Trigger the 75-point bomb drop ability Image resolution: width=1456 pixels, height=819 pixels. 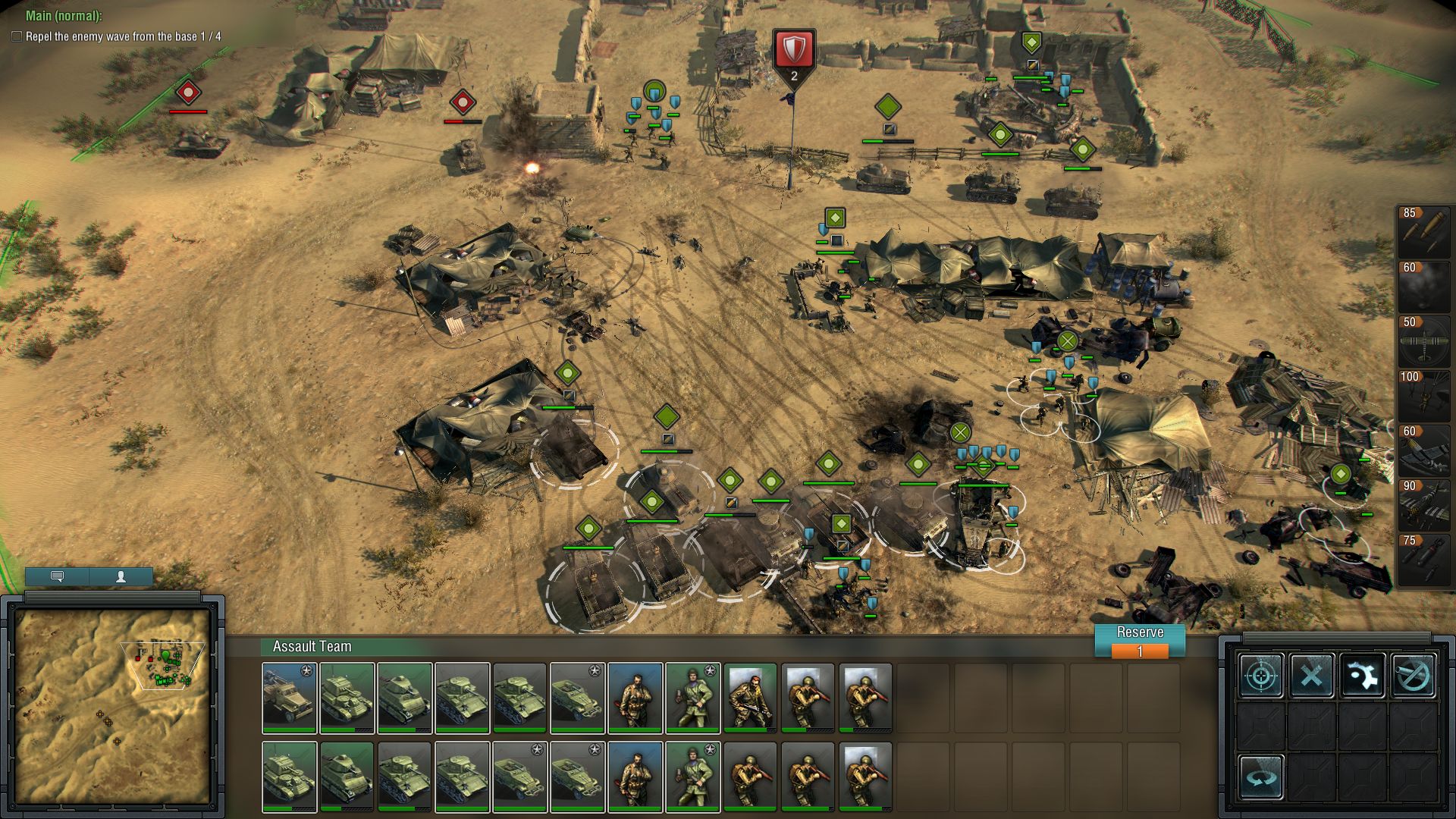click(1423, 559)
